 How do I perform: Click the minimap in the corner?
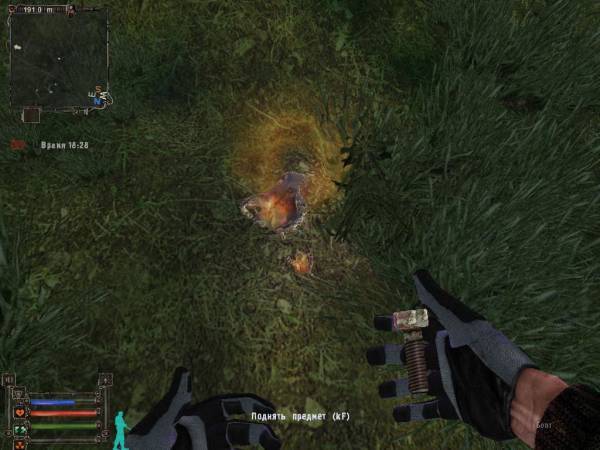click(58, 57)
